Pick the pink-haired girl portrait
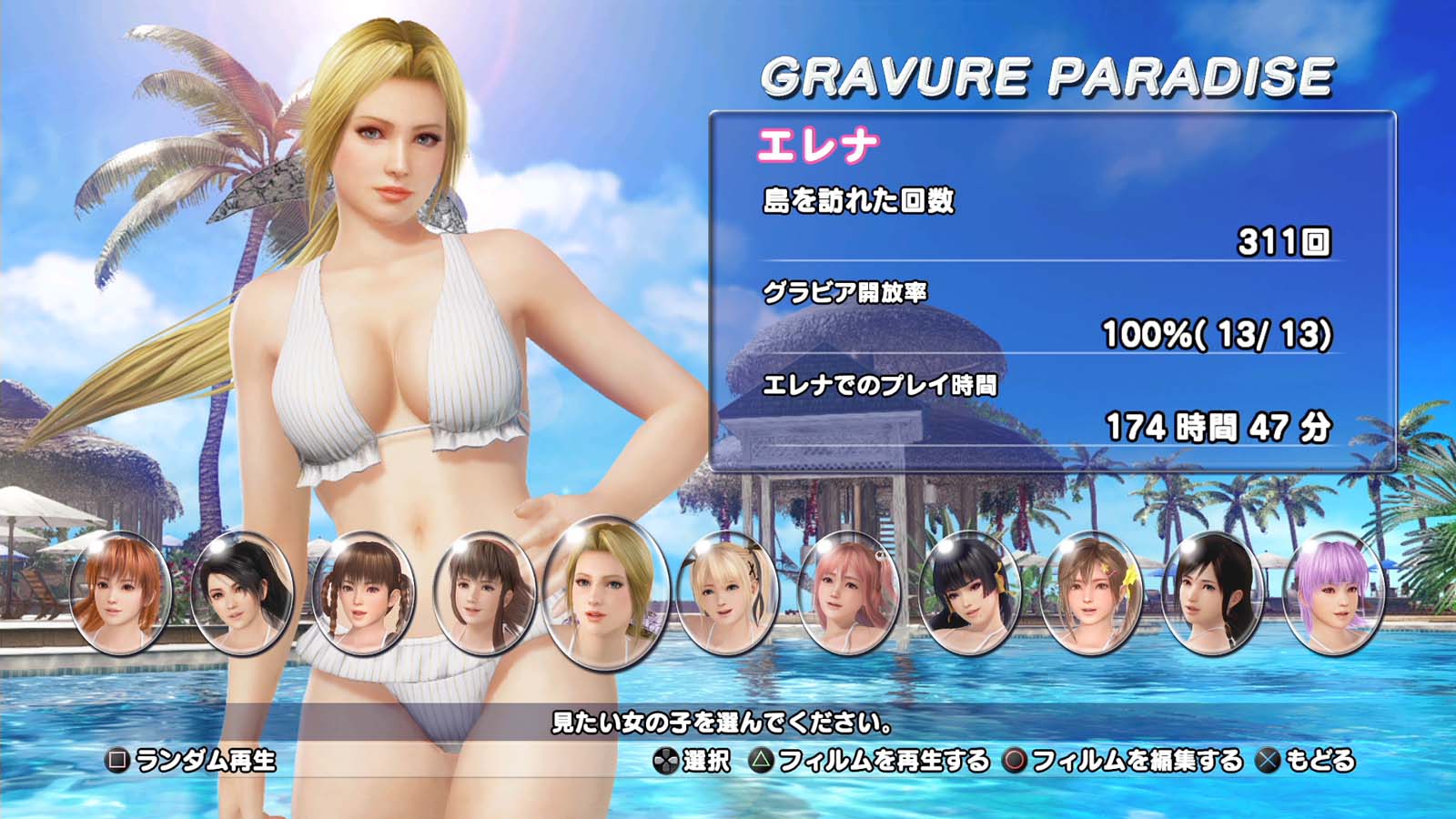 point(848,592)
